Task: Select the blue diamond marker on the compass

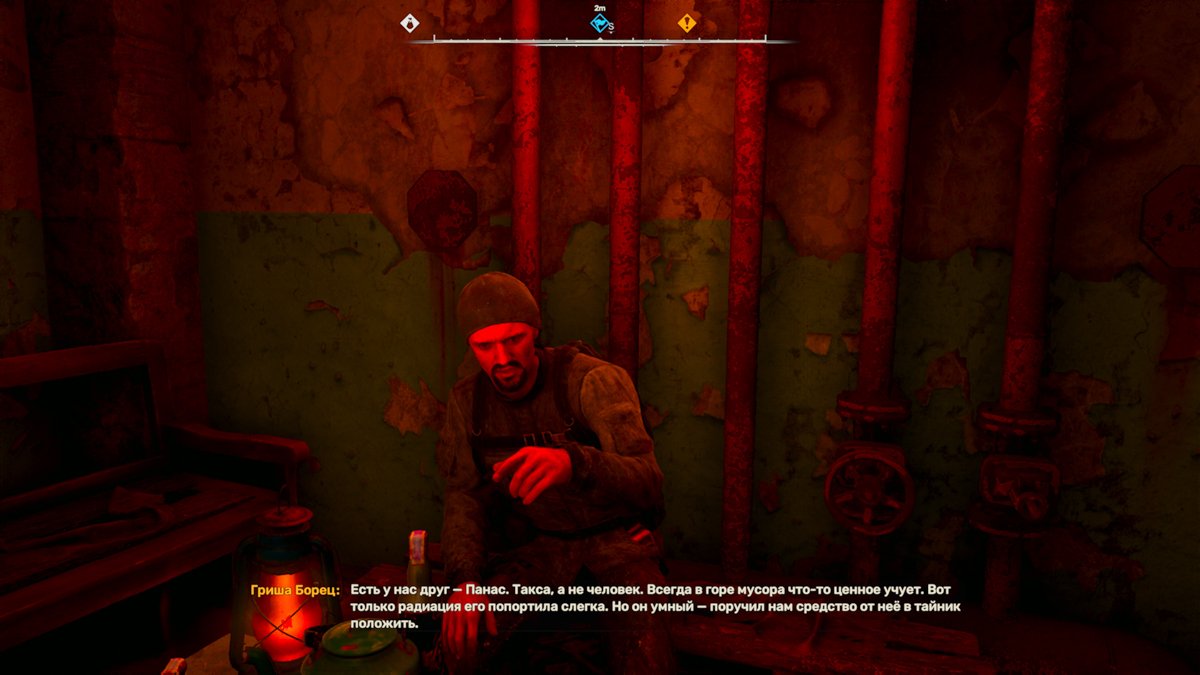Action: pyautogui.click(x=599, y=22)
